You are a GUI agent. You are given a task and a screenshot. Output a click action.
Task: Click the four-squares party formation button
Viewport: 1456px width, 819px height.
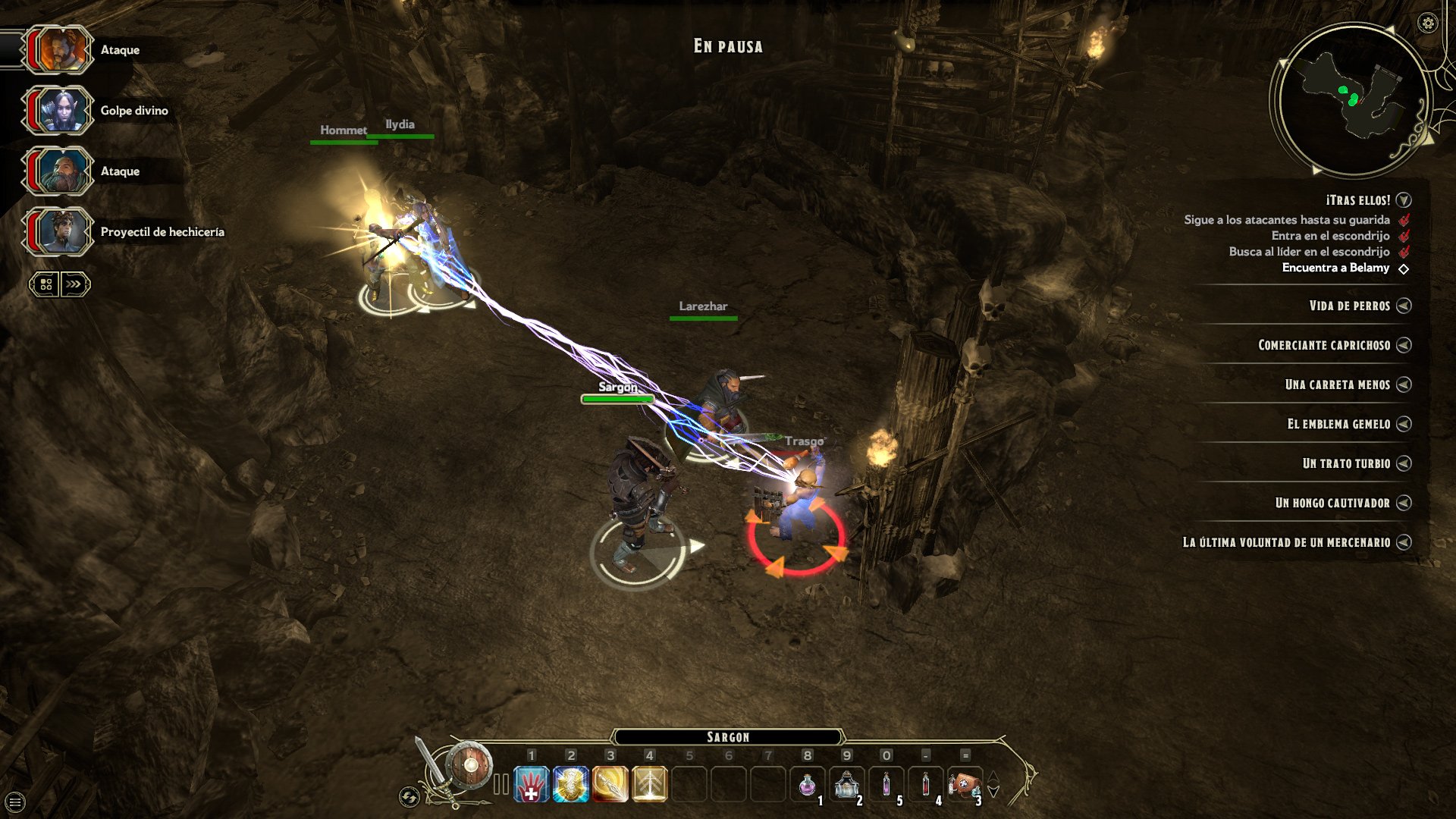pyautogui.click(x=45, y=284)
